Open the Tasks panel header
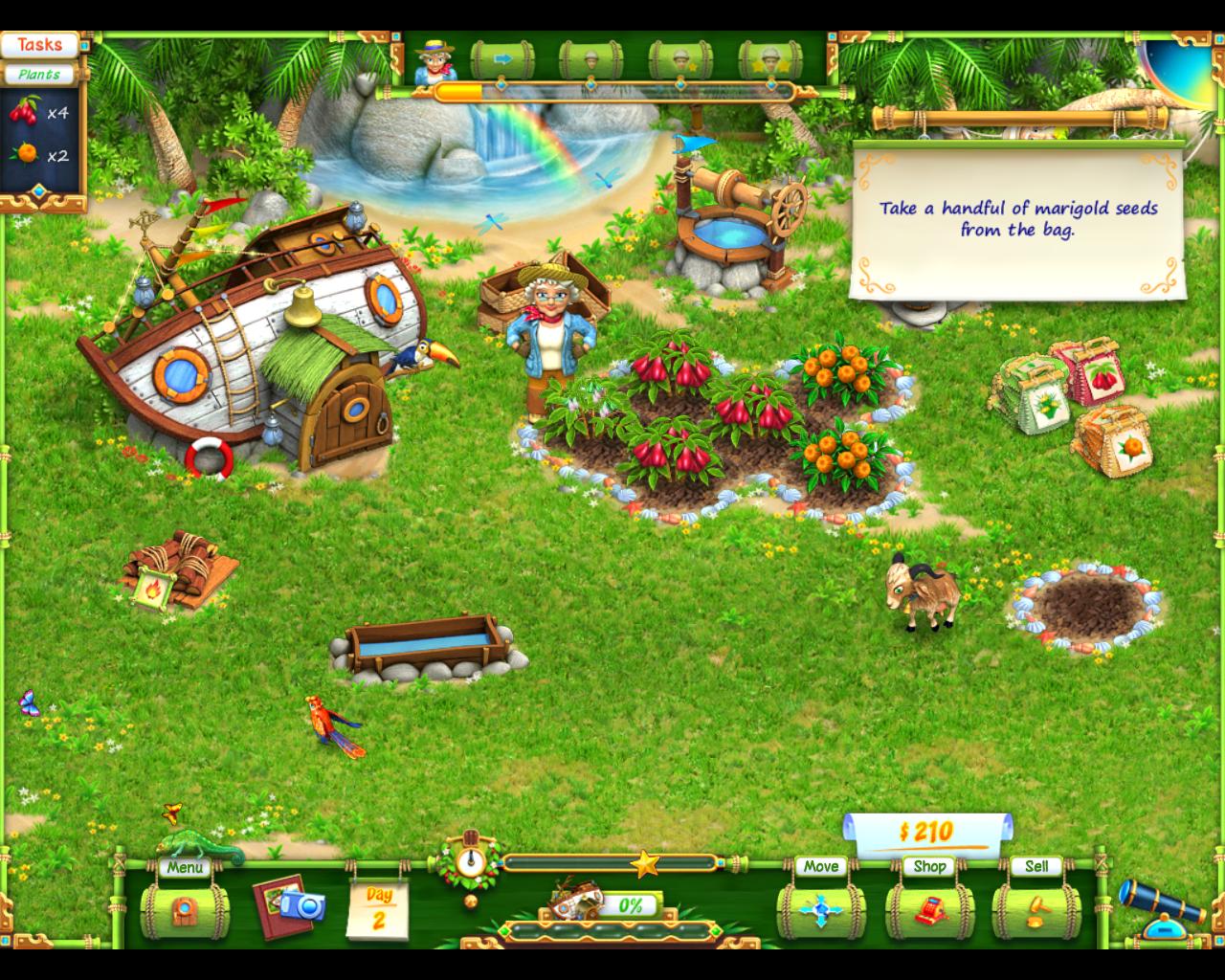 pos(39,45)
